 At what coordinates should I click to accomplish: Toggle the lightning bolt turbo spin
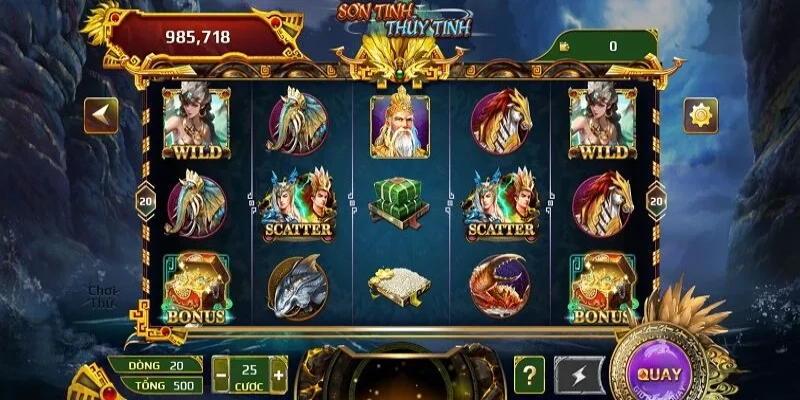point(580,374)
